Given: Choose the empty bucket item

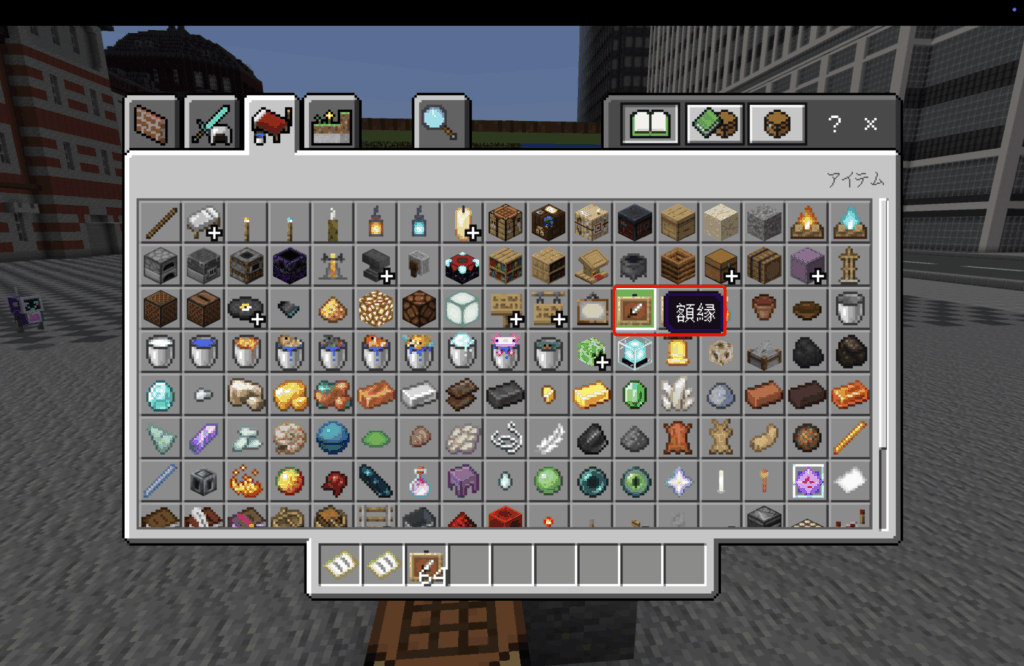Looking at the screenshot, I should click(849, 308).
